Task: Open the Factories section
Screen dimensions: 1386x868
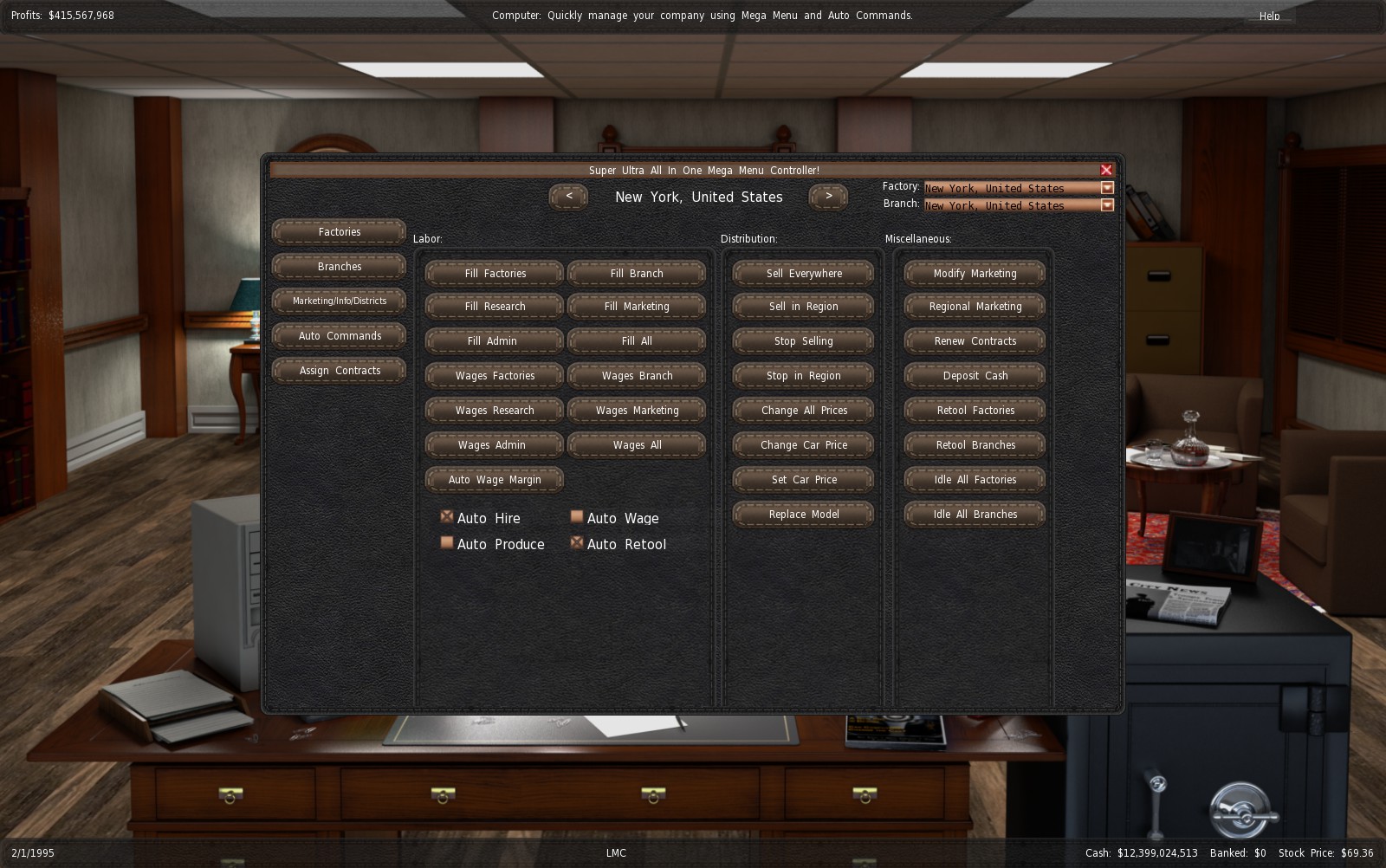Action: [339, 232]
